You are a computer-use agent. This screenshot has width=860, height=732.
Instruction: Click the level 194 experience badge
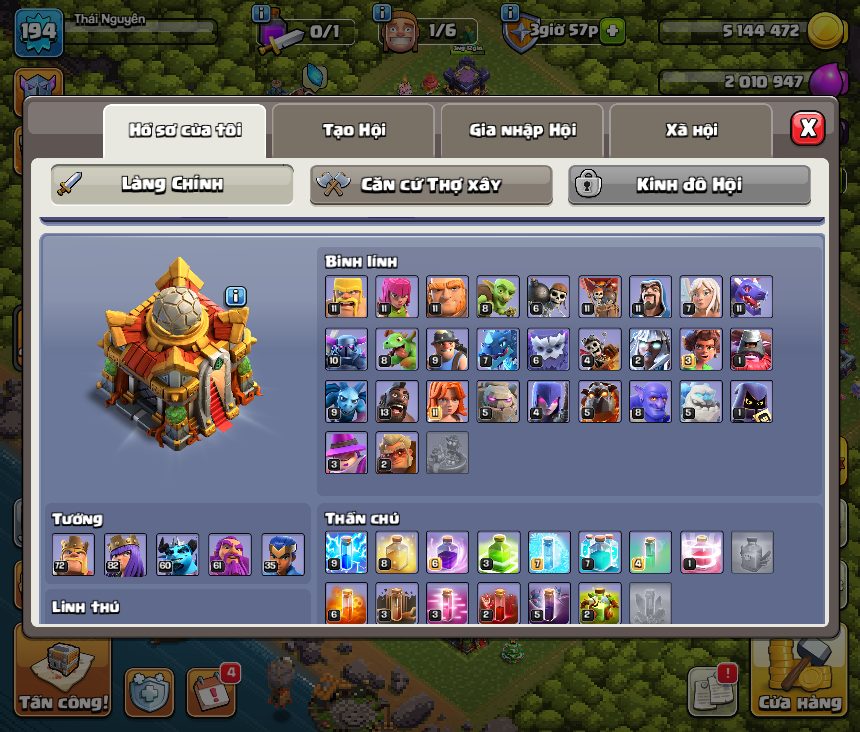pos(38,34)
